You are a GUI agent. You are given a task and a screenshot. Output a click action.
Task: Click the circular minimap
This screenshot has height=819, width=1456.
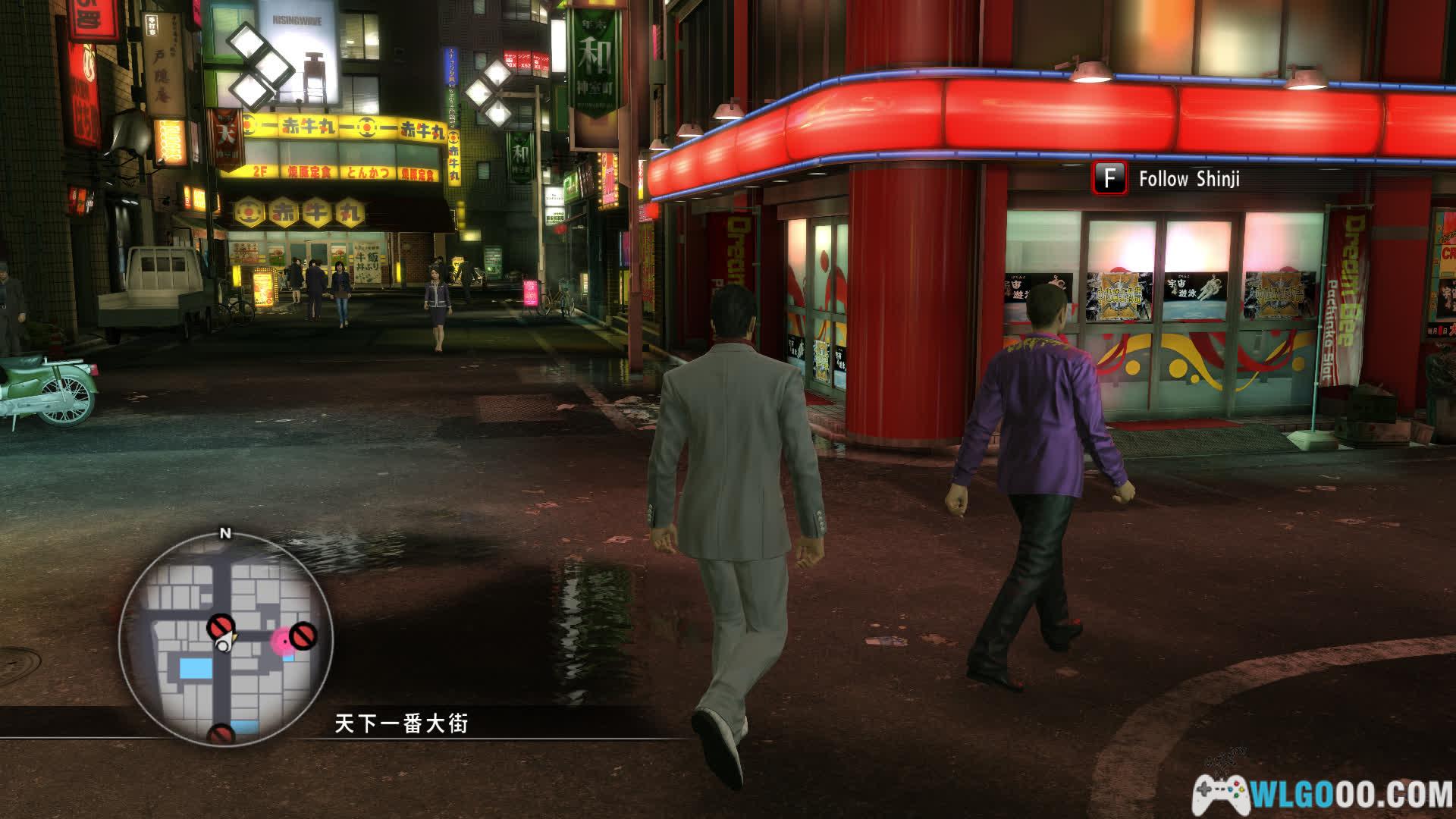tap(225, 639)
